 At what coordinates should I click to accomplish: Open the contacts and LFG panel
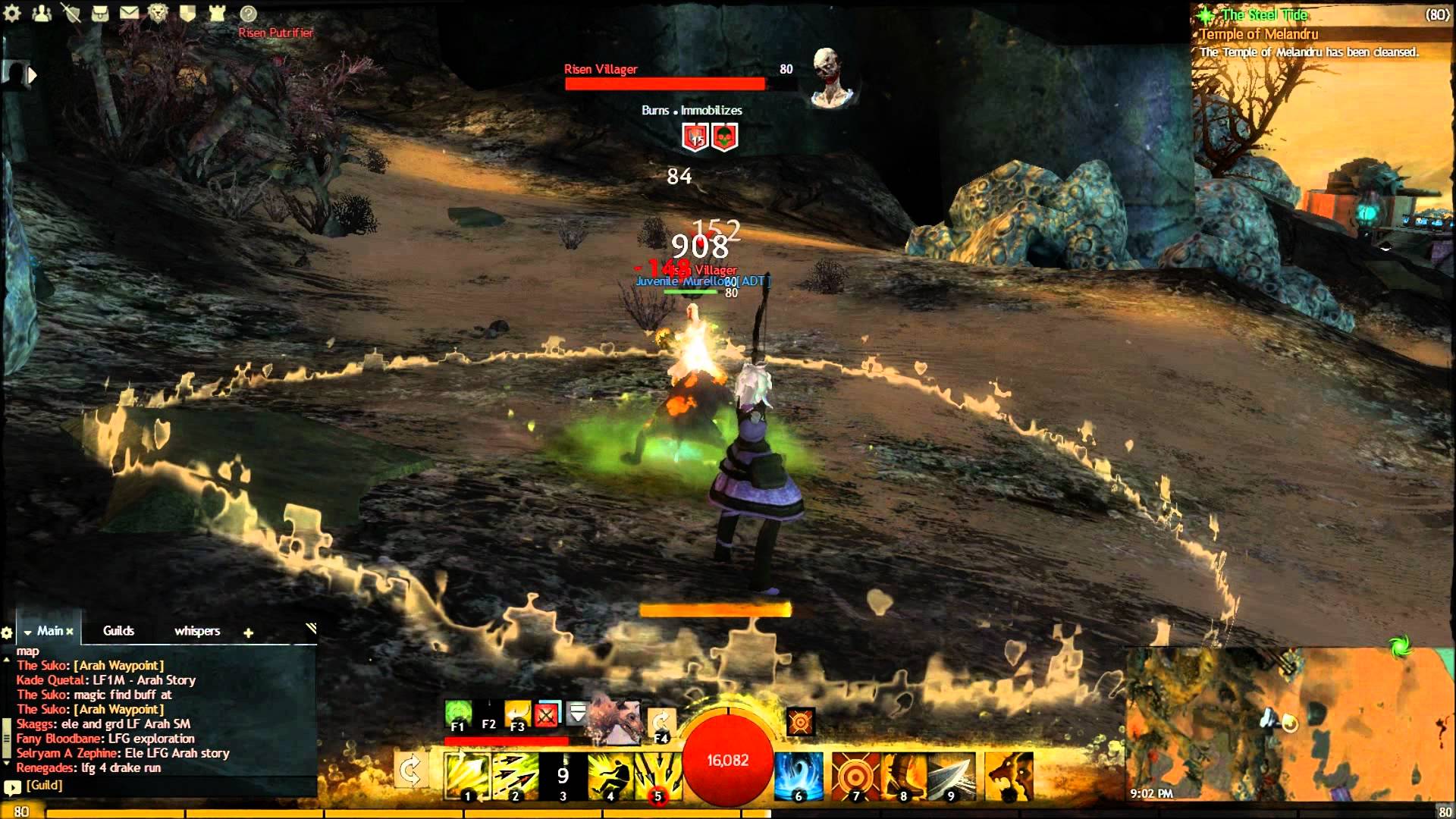pyautogui.click(x=42, y=14)
